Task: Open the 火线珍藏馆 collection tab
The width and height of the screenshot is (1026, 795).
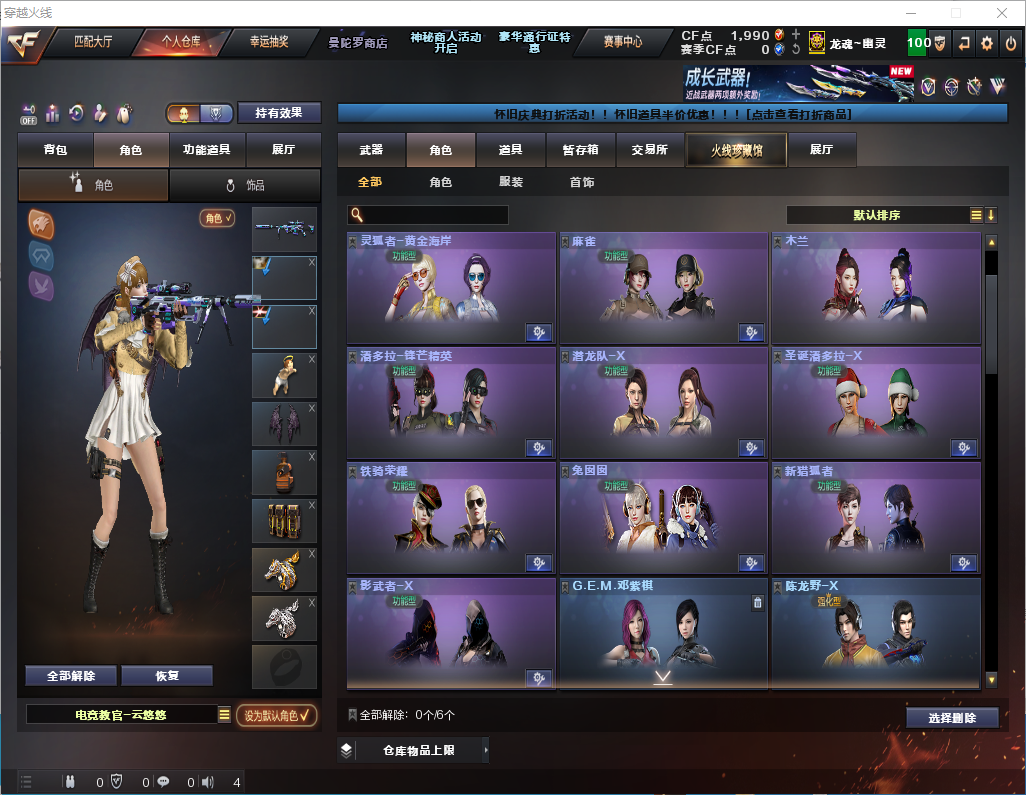Action: (x=736, y=150)
